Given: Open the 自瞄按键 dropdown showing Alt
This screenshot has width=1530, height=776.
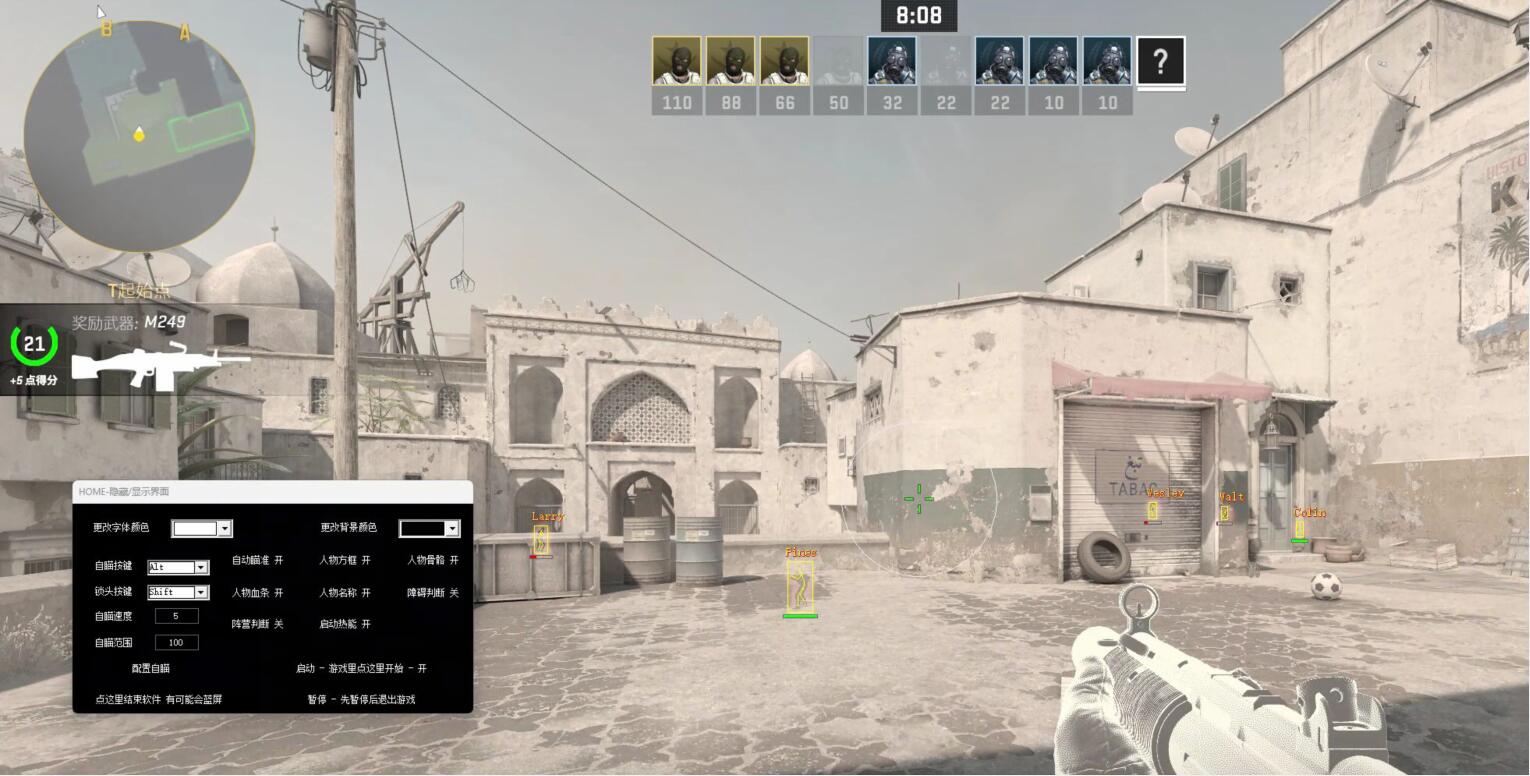Looking at the screenshot, I should (x=201, y=567).
